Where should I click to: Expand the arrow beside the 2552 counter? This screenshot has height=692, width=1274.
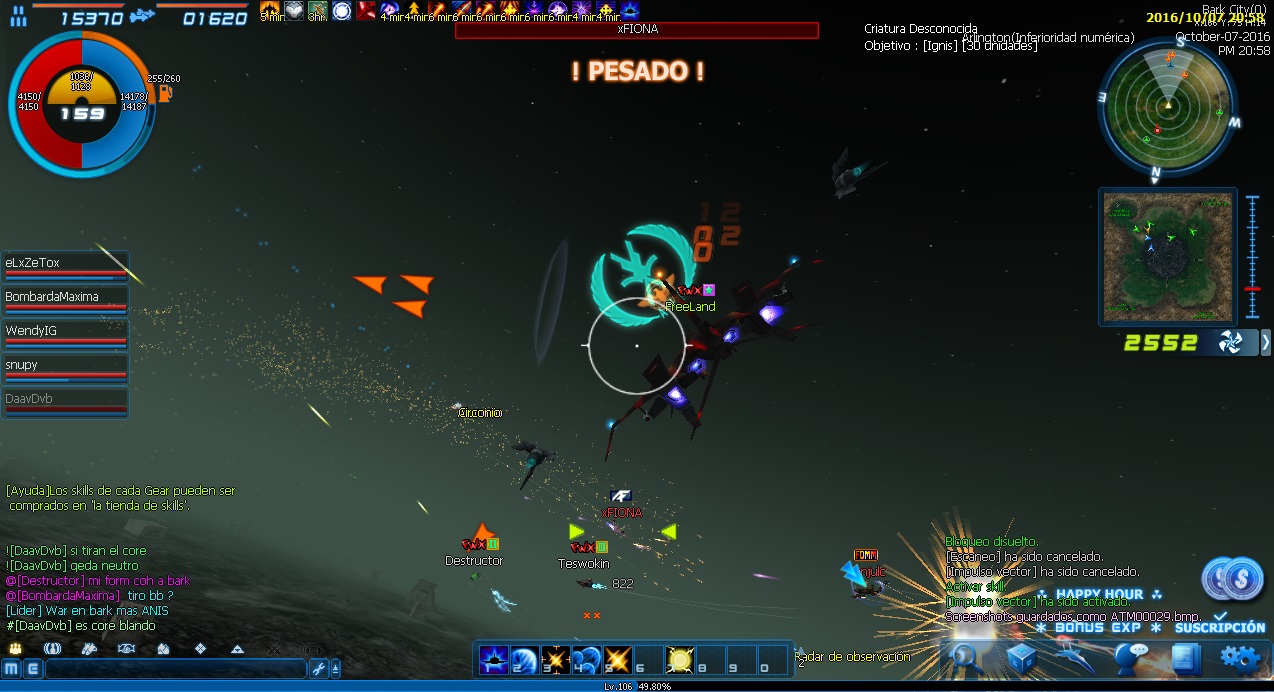pyautogui.click(x=1265, y=343)
